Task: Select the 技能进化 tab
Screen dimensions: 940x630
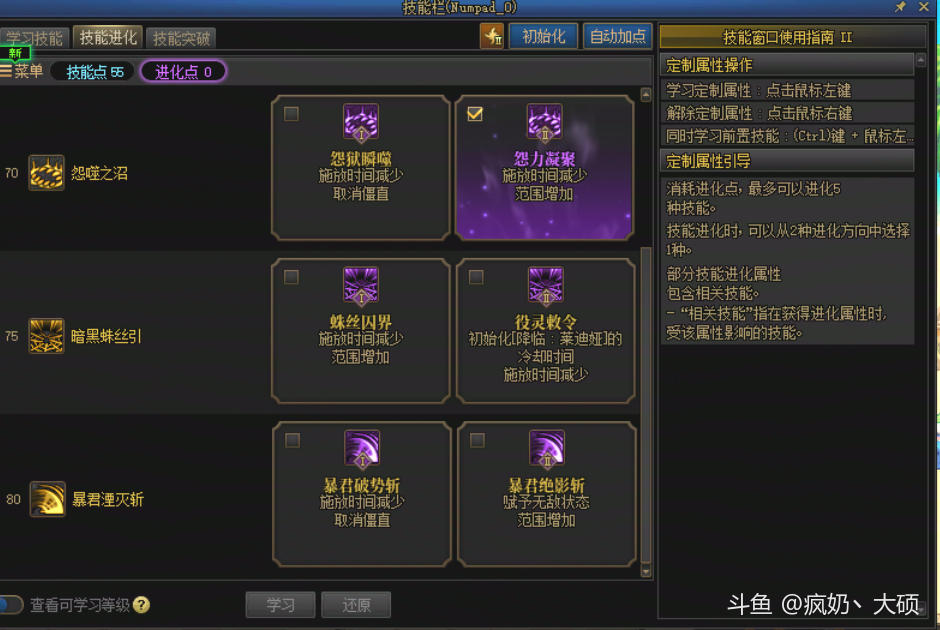Action: click(x=109, y=38)
